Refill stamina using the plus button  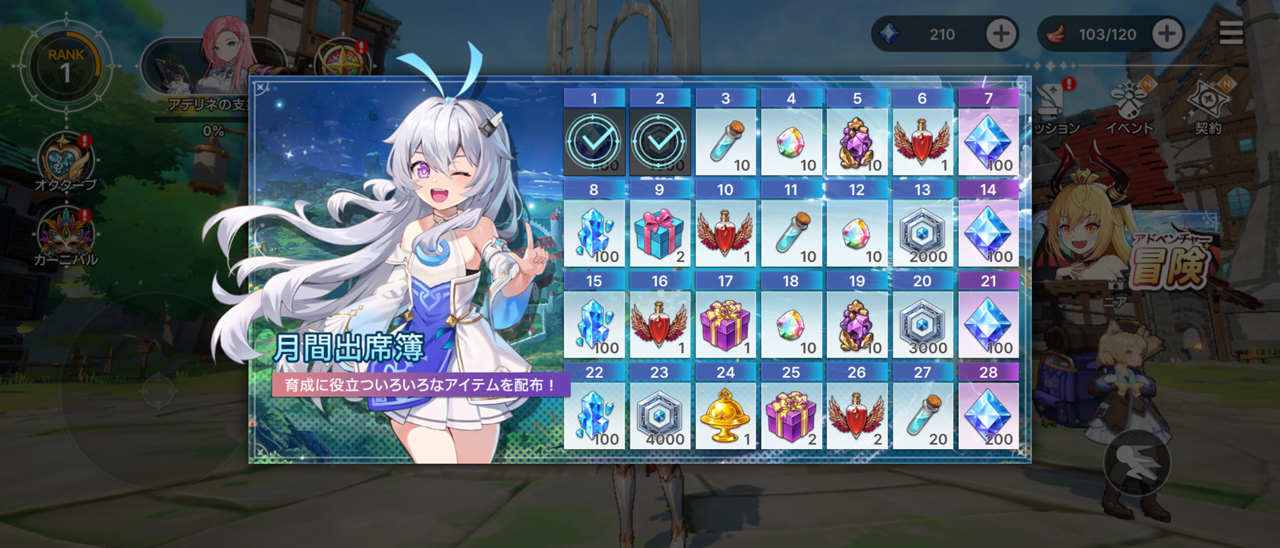click(x=1167, y=34)
